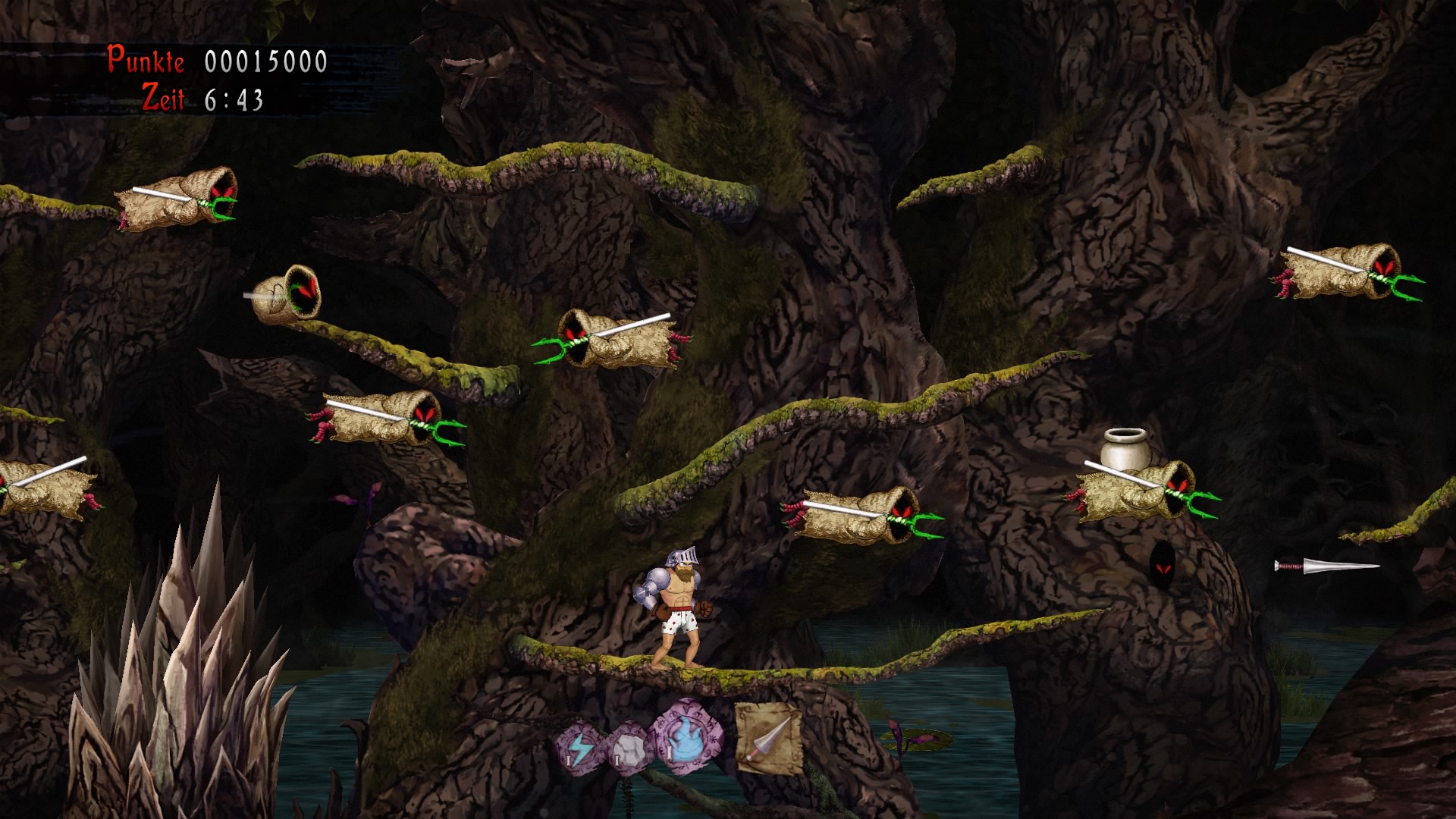
Task: Choose the grey boulder magic icon
Action: pyautogui.click(x=629, y=748)
